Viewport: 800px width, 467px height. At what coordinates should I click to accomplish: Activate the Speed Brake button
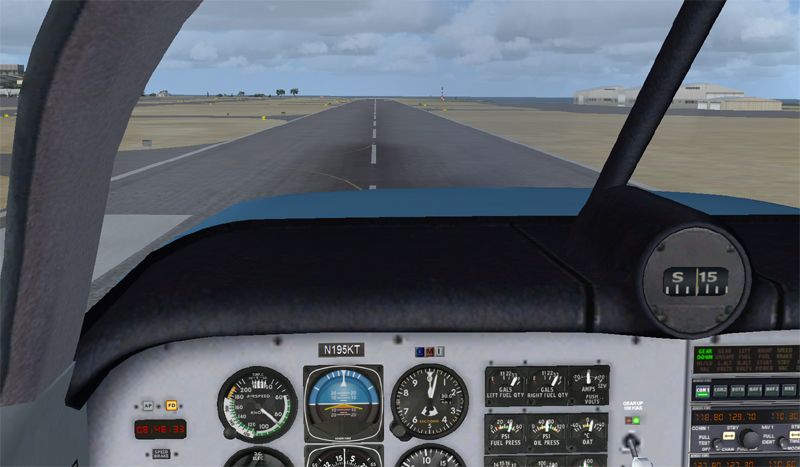160,452
